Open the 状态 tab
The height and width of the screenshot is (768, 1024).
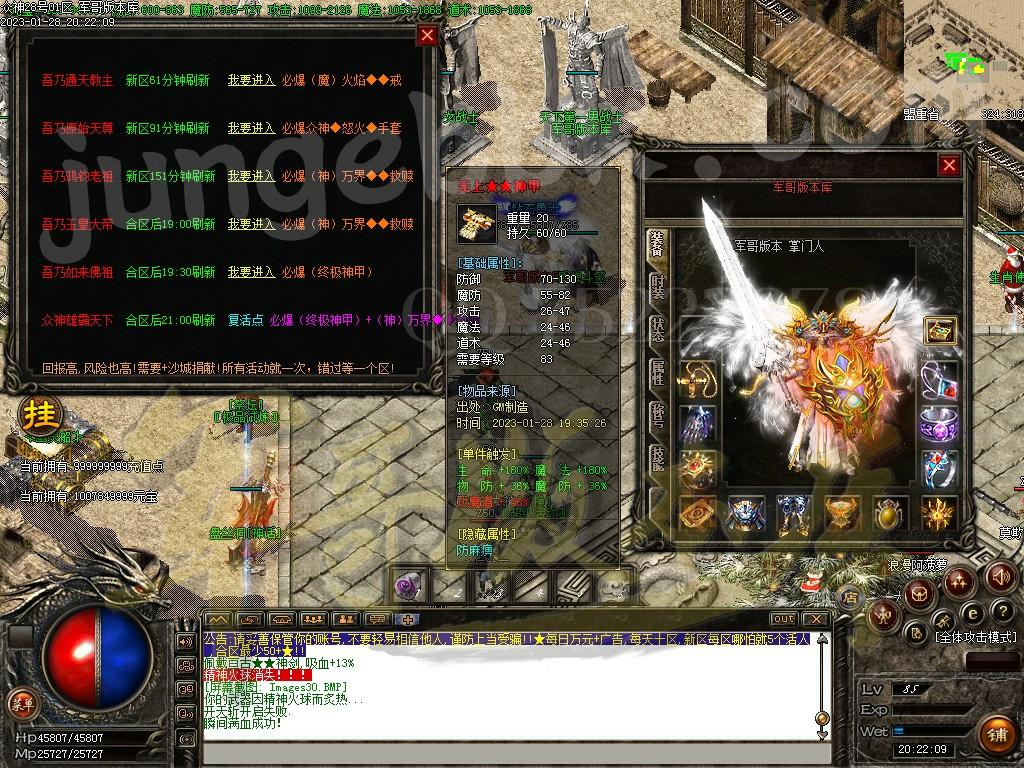tap(657, 330)
